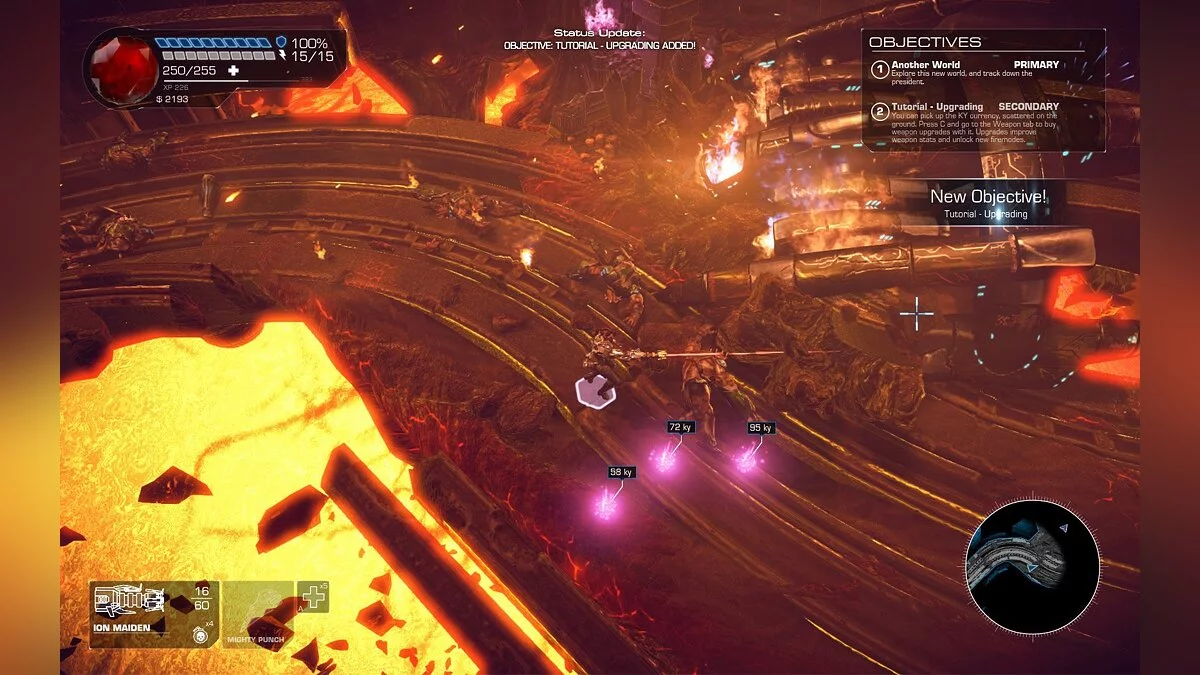Click the skull grenade icon
Image resolution: width=1200 pixels, height=675 pixels.
(x=201, y=634)
